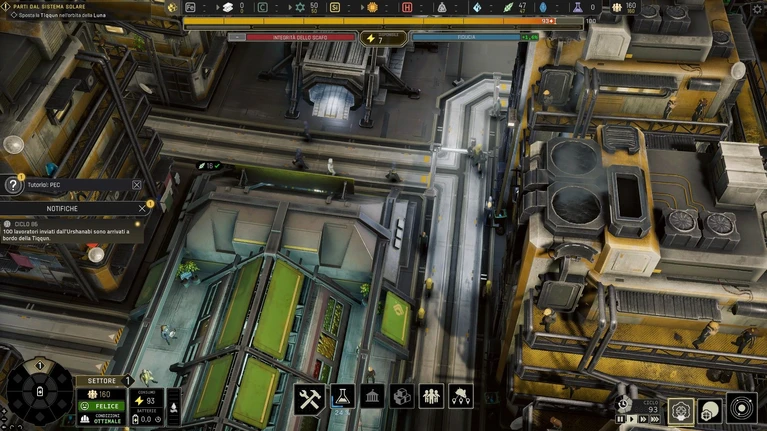The width and height of the screenshot is (767, 431).
Task: Dismiss the Tutorial: PEC prompt
Action: tap(137, 185)
